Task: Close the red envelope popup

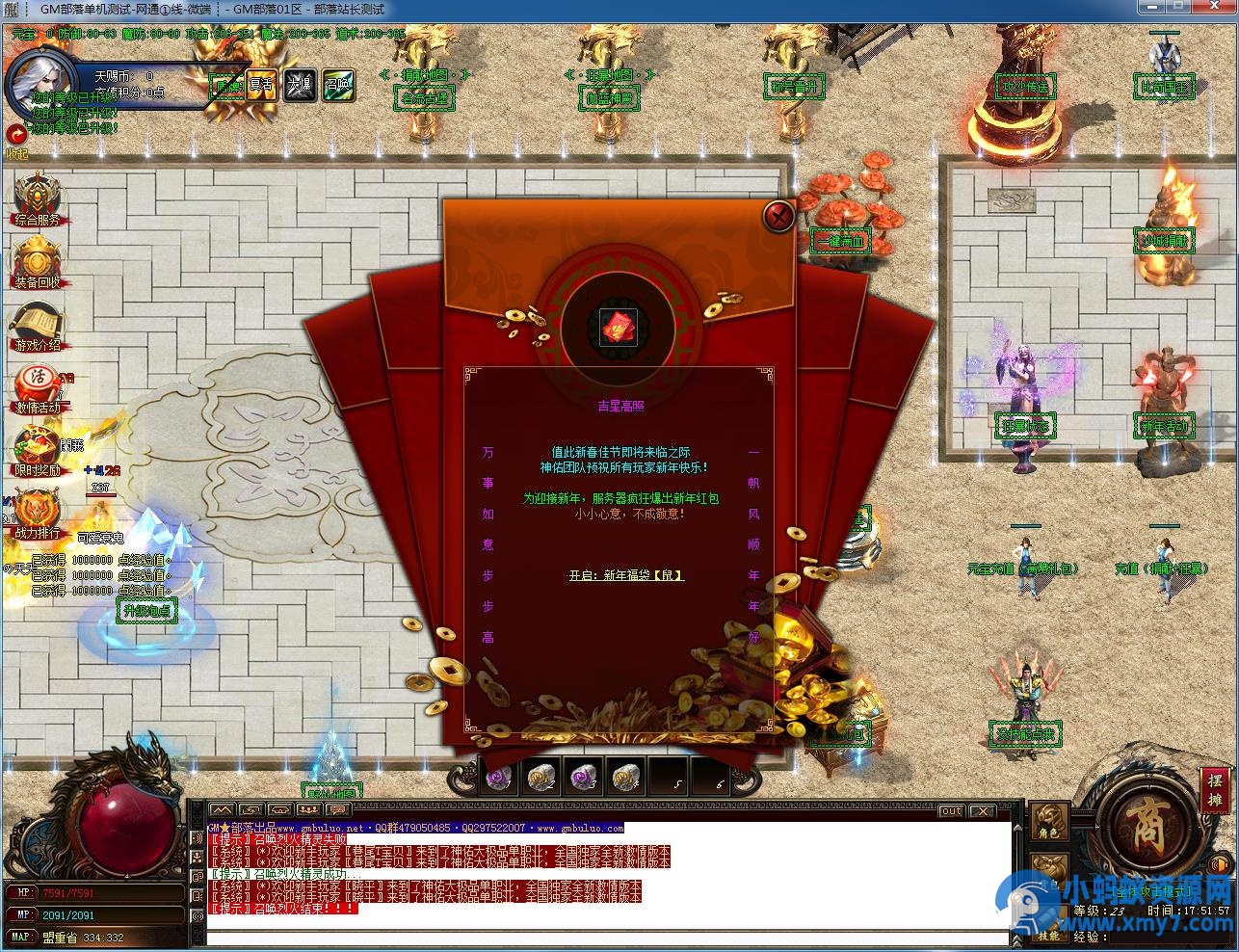Action: [x=778, y=216]
